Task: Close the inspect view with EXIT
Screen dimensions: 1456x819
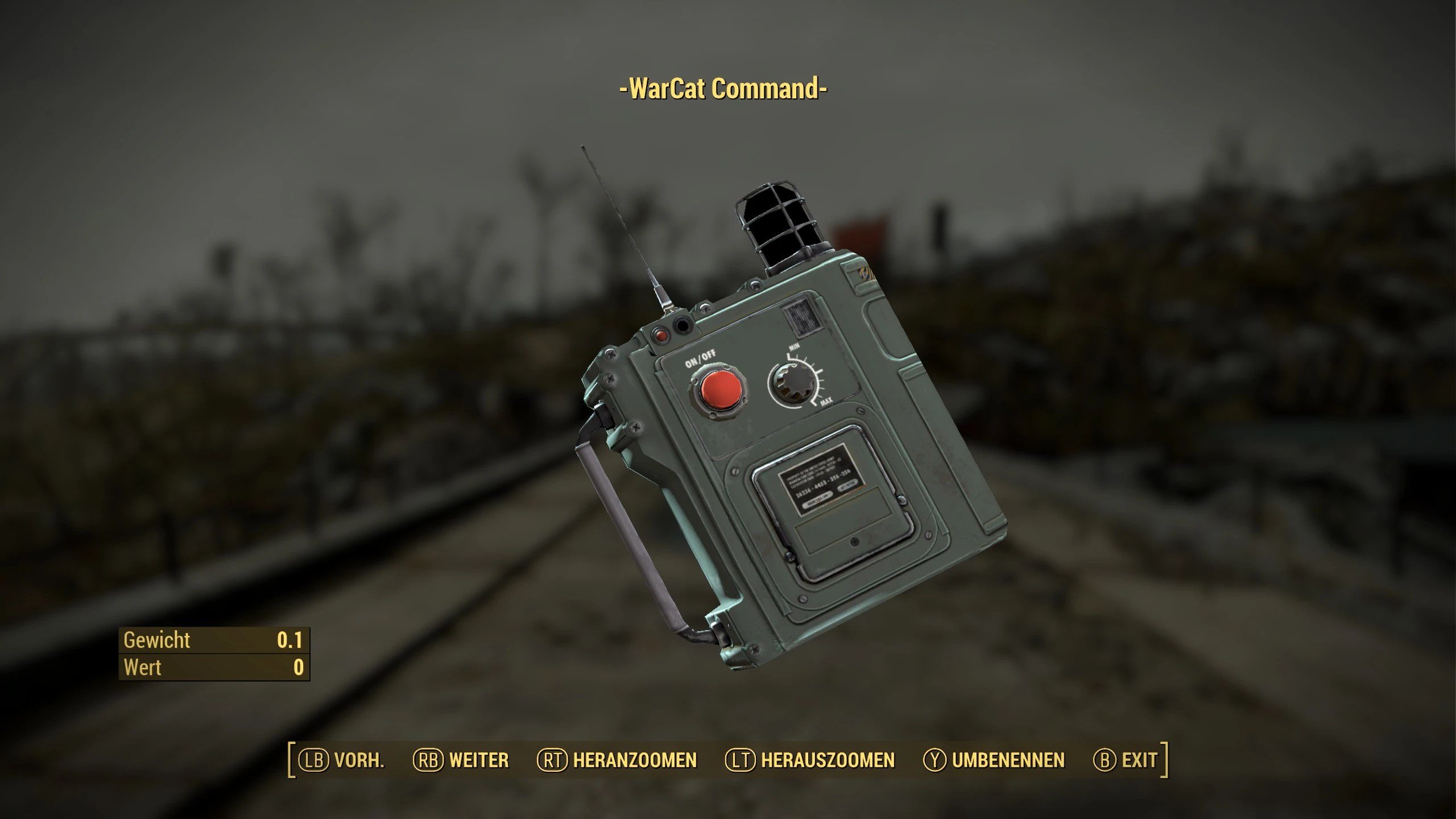Action: point(1125,760)
